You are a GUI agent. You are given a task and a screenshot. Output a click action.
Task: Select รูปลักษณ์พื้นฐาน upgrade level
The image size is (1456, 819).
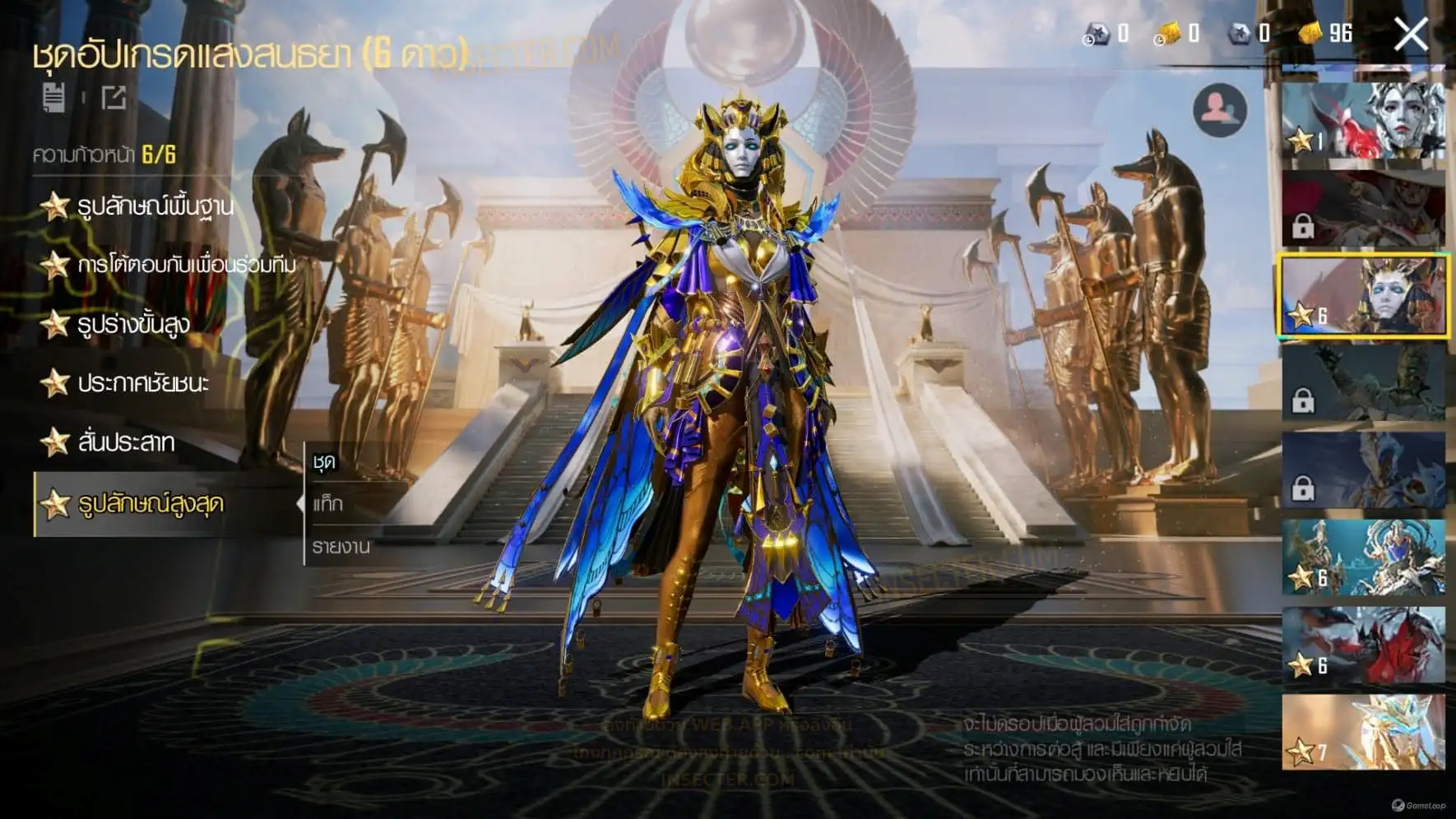155,206
